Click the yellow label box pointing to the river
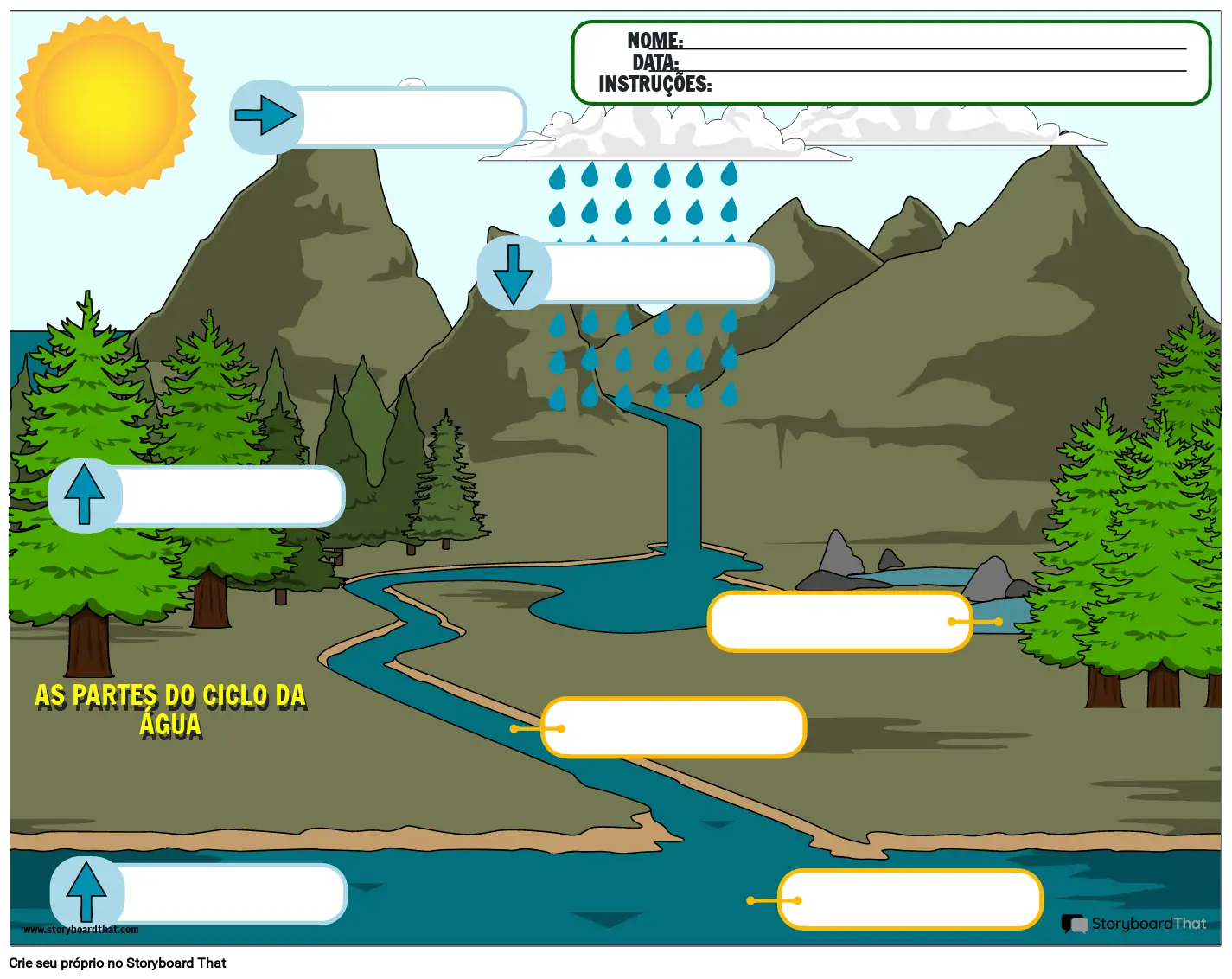 click(x=674, y=728)
